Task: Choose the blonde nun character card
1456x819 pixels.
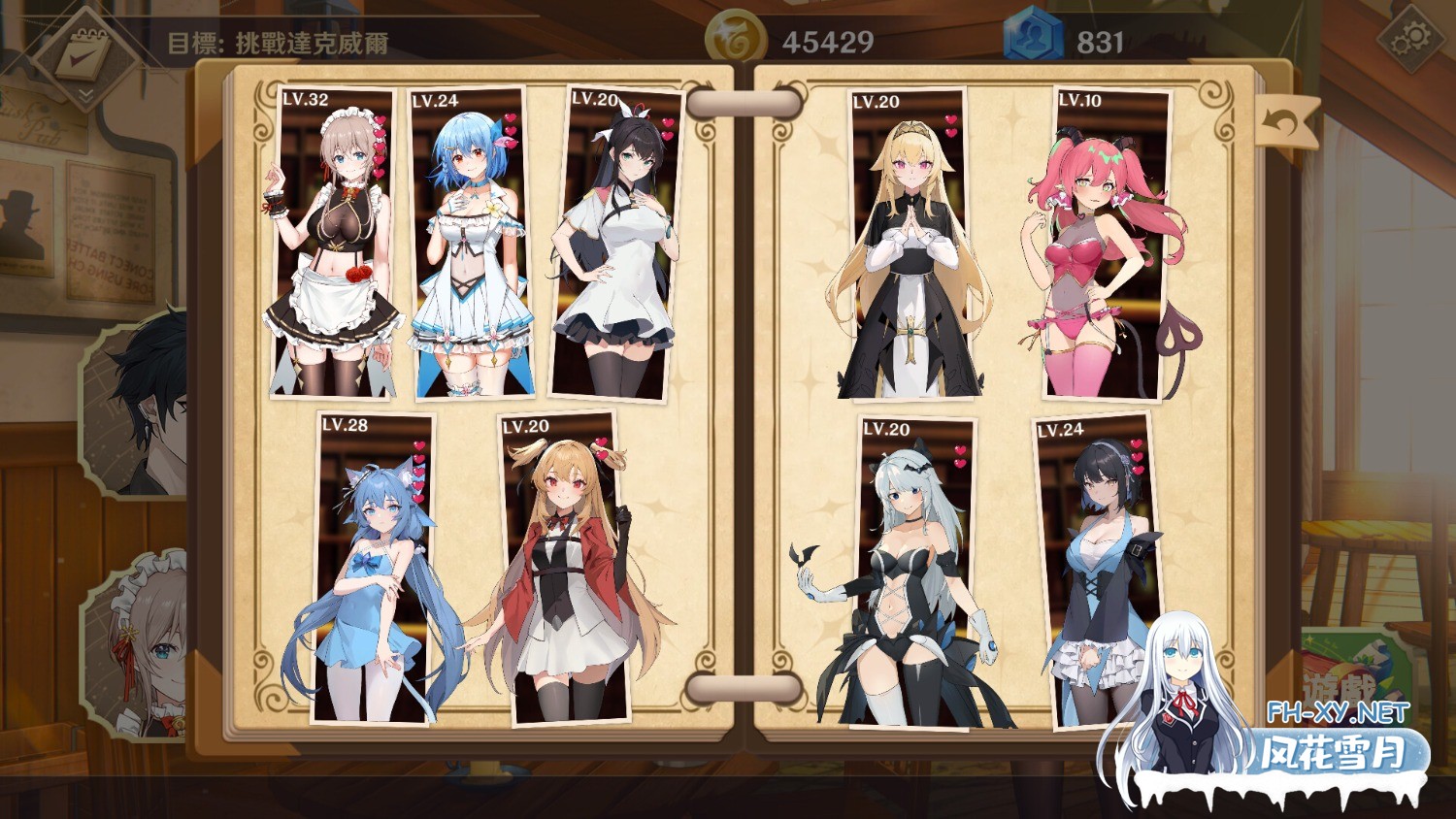Action: 909,243
